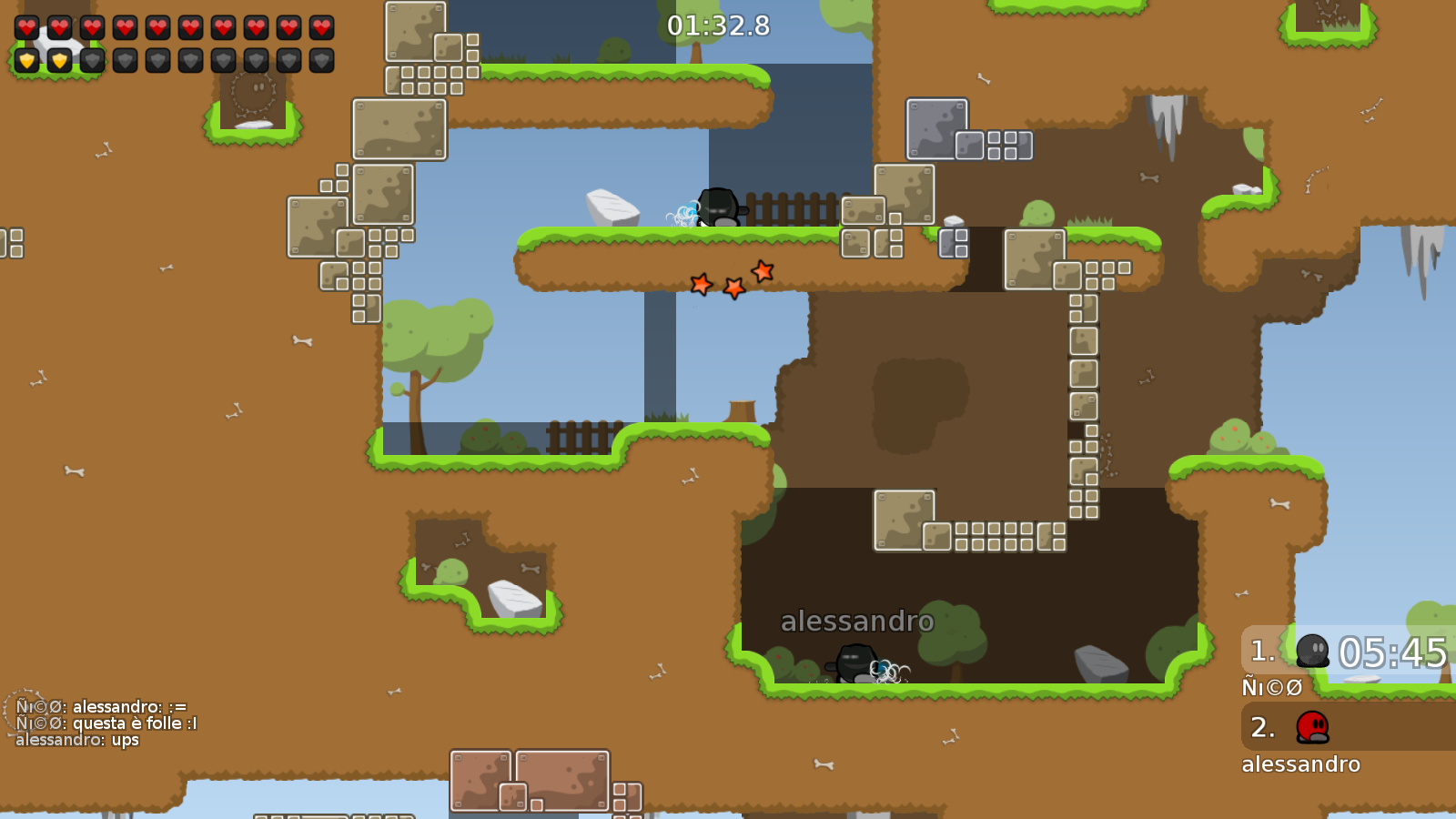Click alessandro's red avatar in the scoreboard
Image resolution: width=1456 pixels, height=819 pixels.
click(x=1310, y=728)
